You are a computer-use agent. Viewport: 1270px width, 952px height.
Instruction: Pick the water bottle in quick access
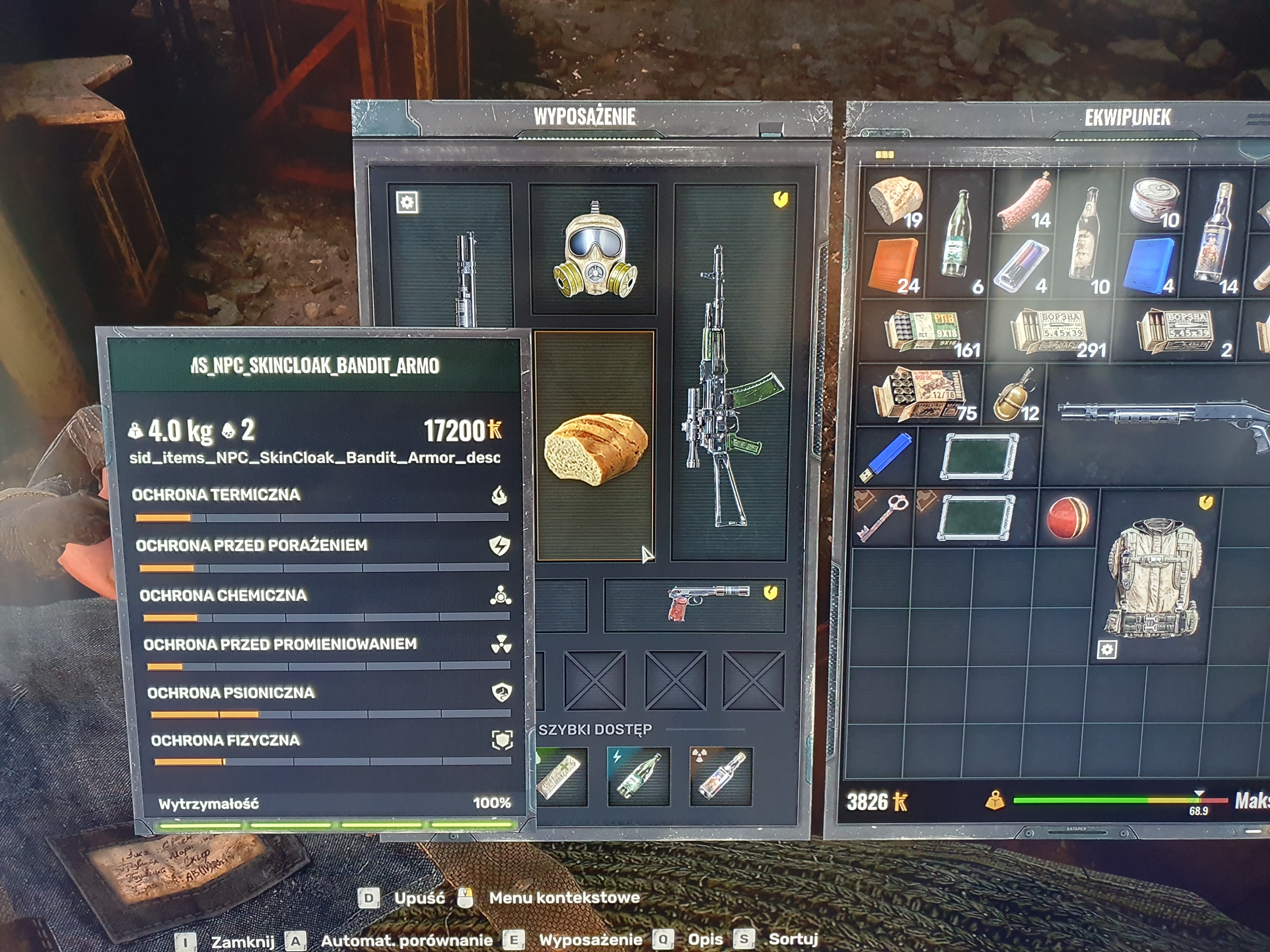[638, 776]
